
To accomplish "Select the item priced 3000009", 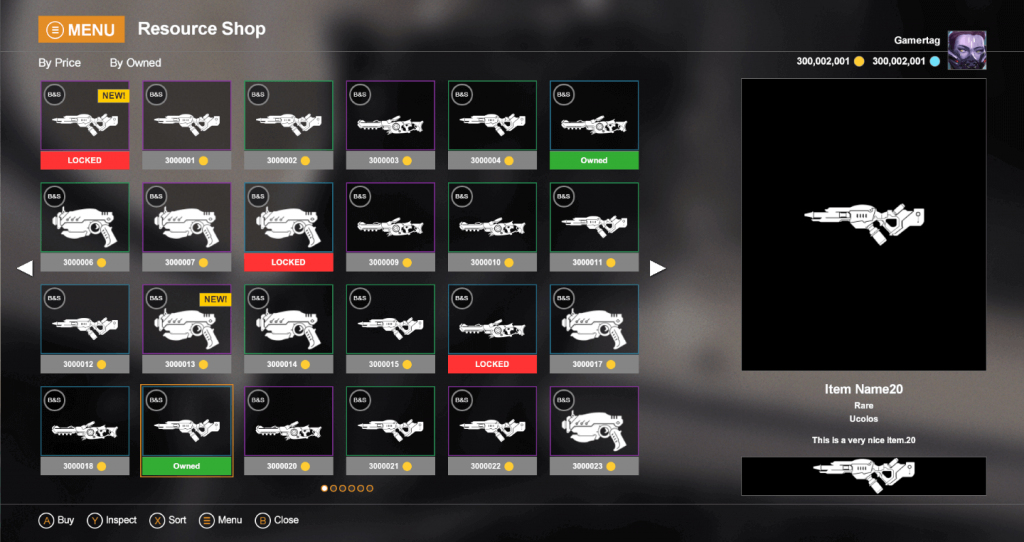I will [x=390, y=219].
